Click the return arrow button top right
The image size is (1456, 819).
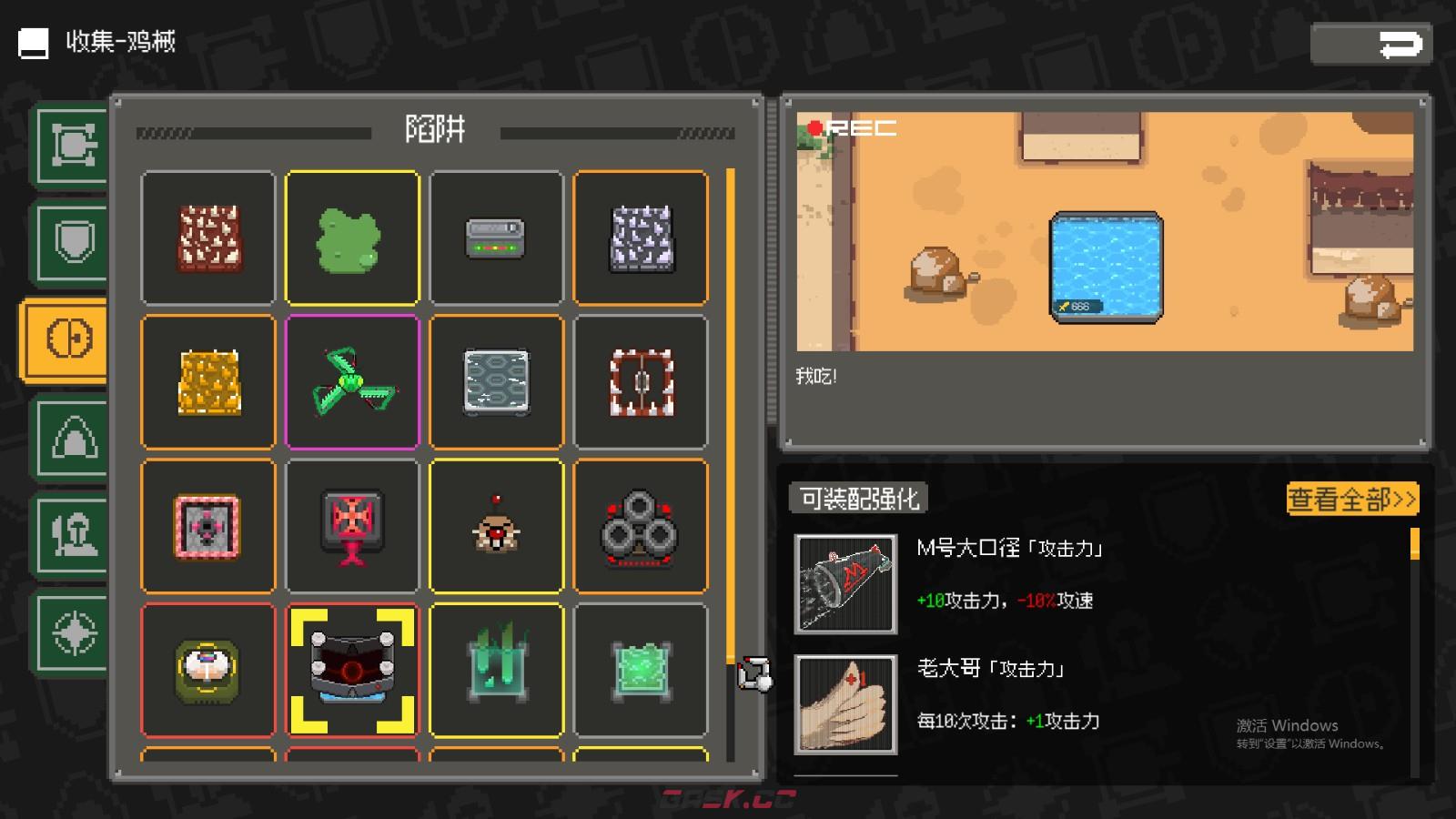[1370, 43]
